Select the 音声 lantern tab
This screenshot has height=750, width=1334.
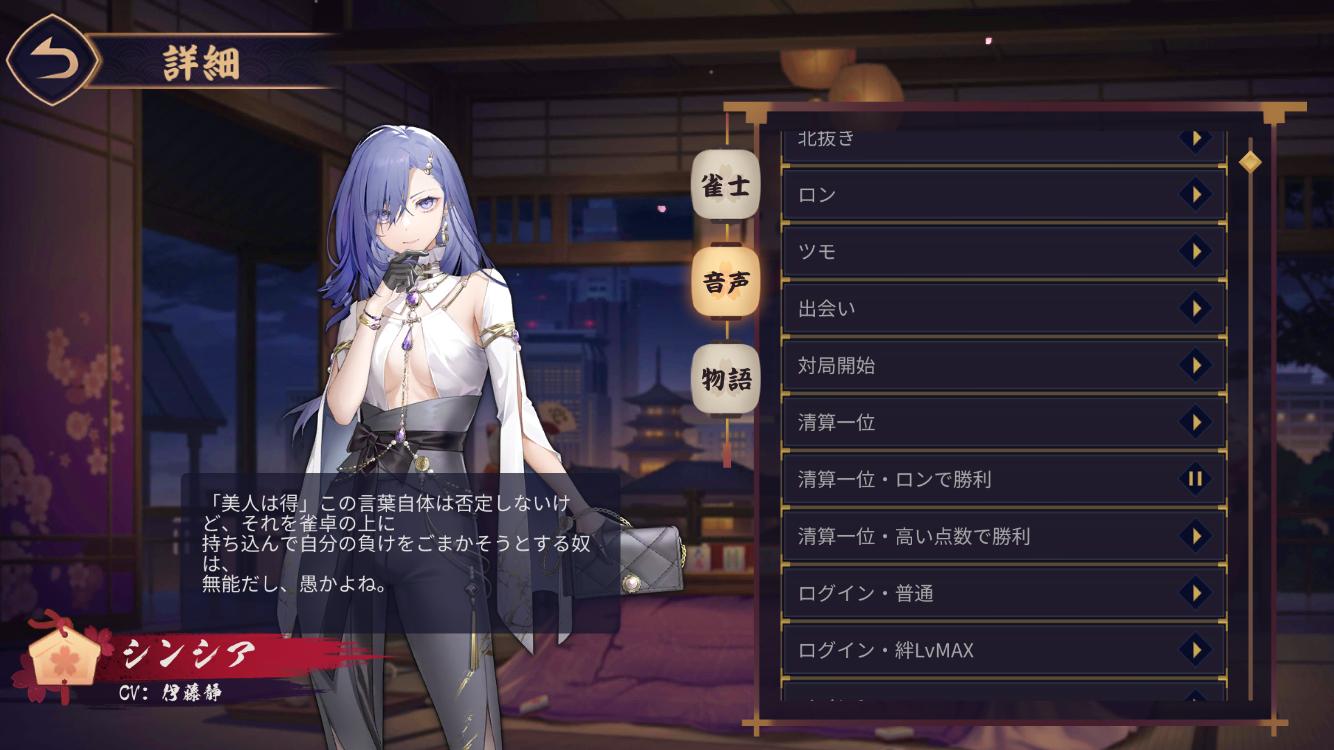click(726, 283)
